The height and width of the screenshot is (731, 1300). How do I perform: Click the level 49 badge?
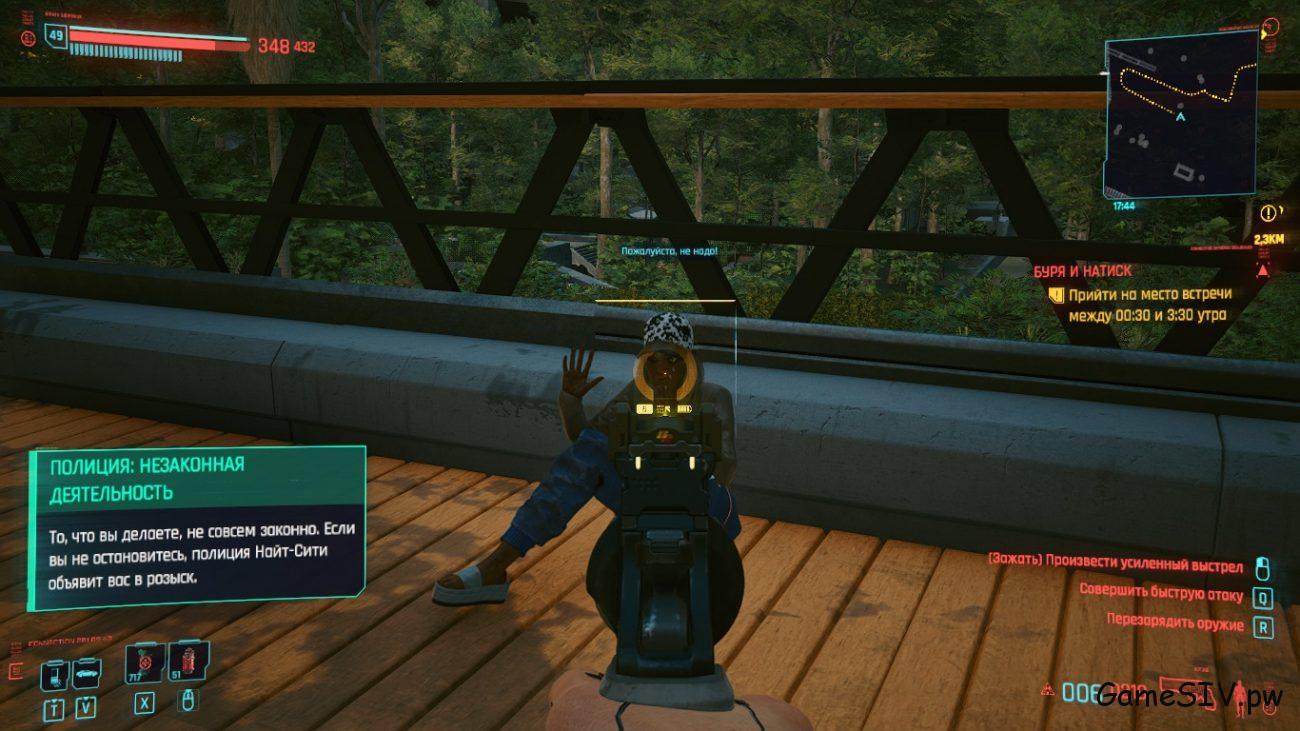click(55, 38)
